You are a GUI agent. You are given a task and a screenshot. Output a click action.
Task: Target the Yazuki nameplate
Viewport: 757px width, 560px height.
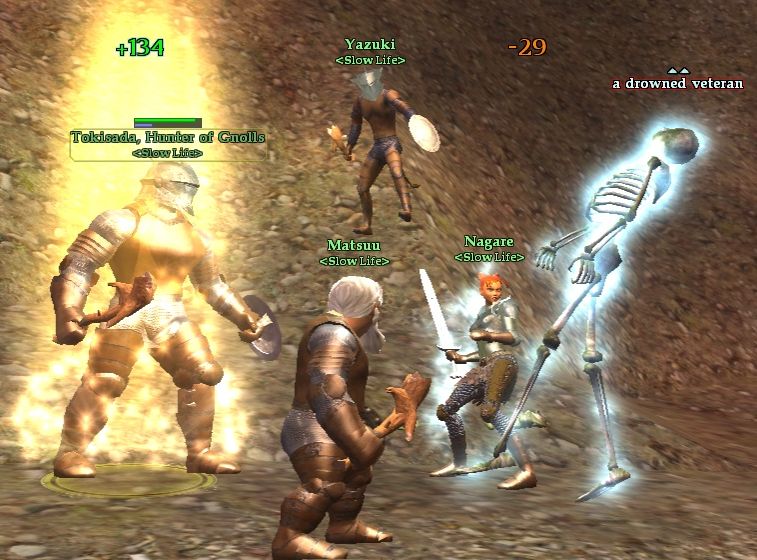click(370, 45)
